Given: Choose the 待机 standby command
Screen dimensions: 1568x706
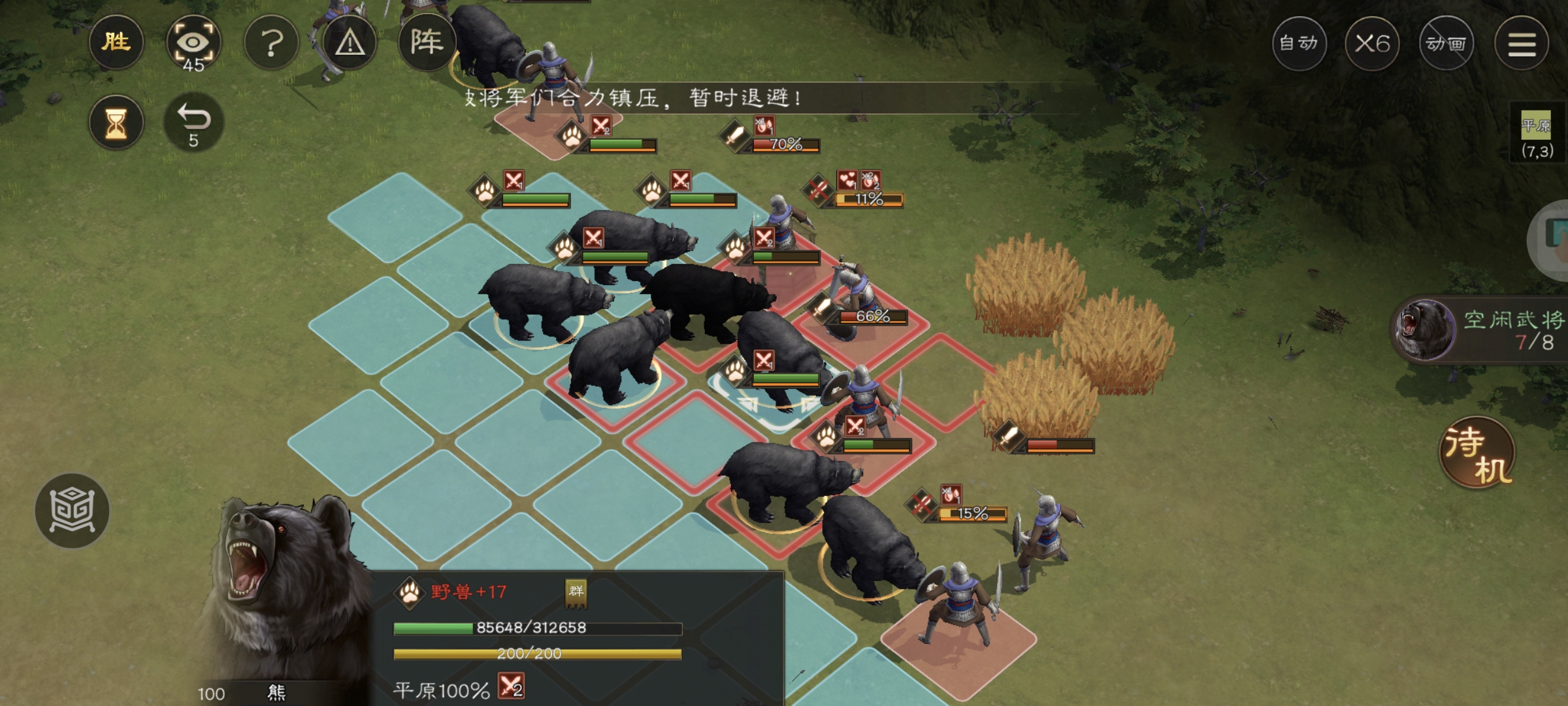Looking at the screenshot, I should pyautogui.click(x=1478, y=454).
